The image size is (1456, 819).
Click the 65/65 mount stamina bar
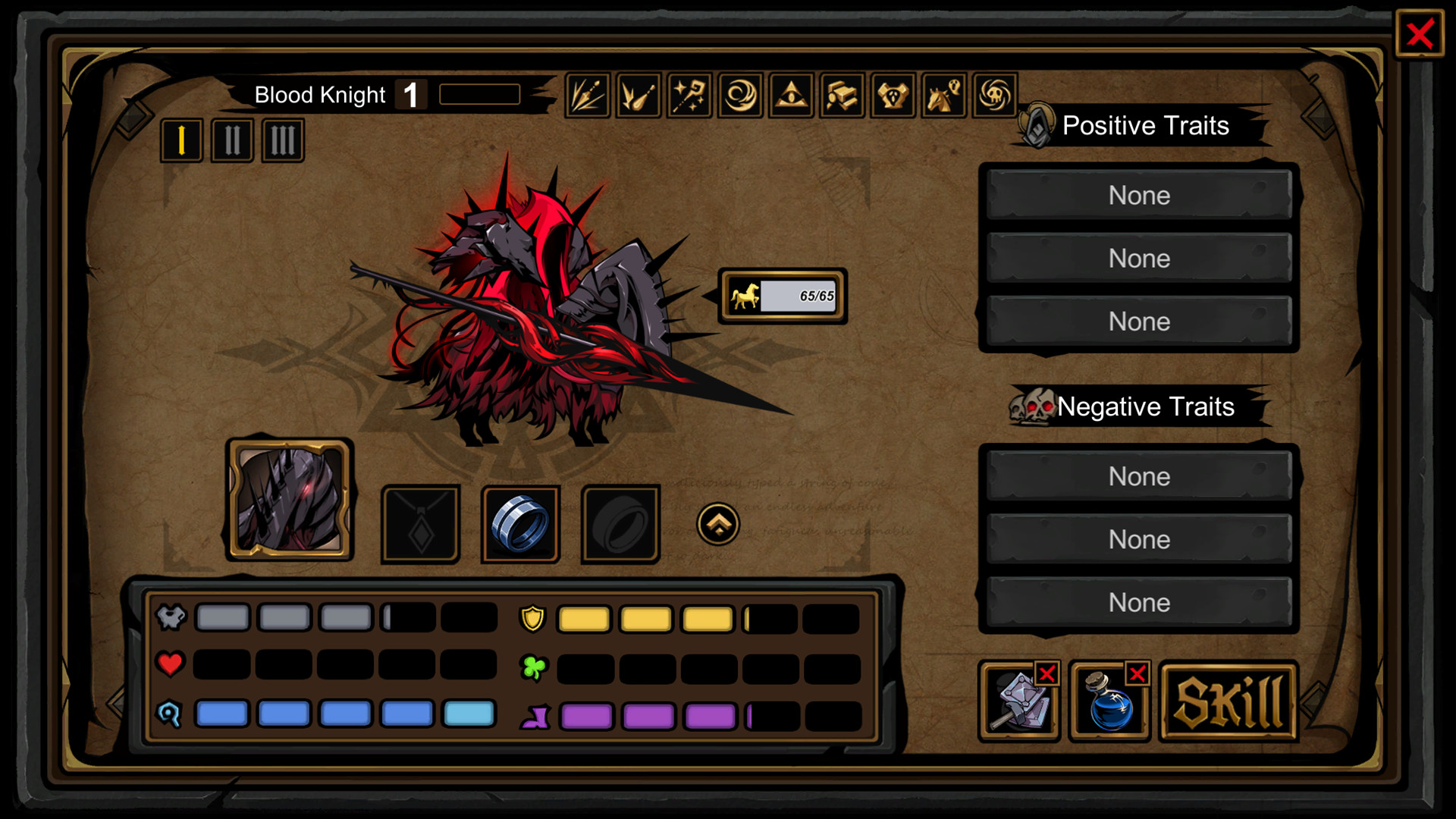781,297
